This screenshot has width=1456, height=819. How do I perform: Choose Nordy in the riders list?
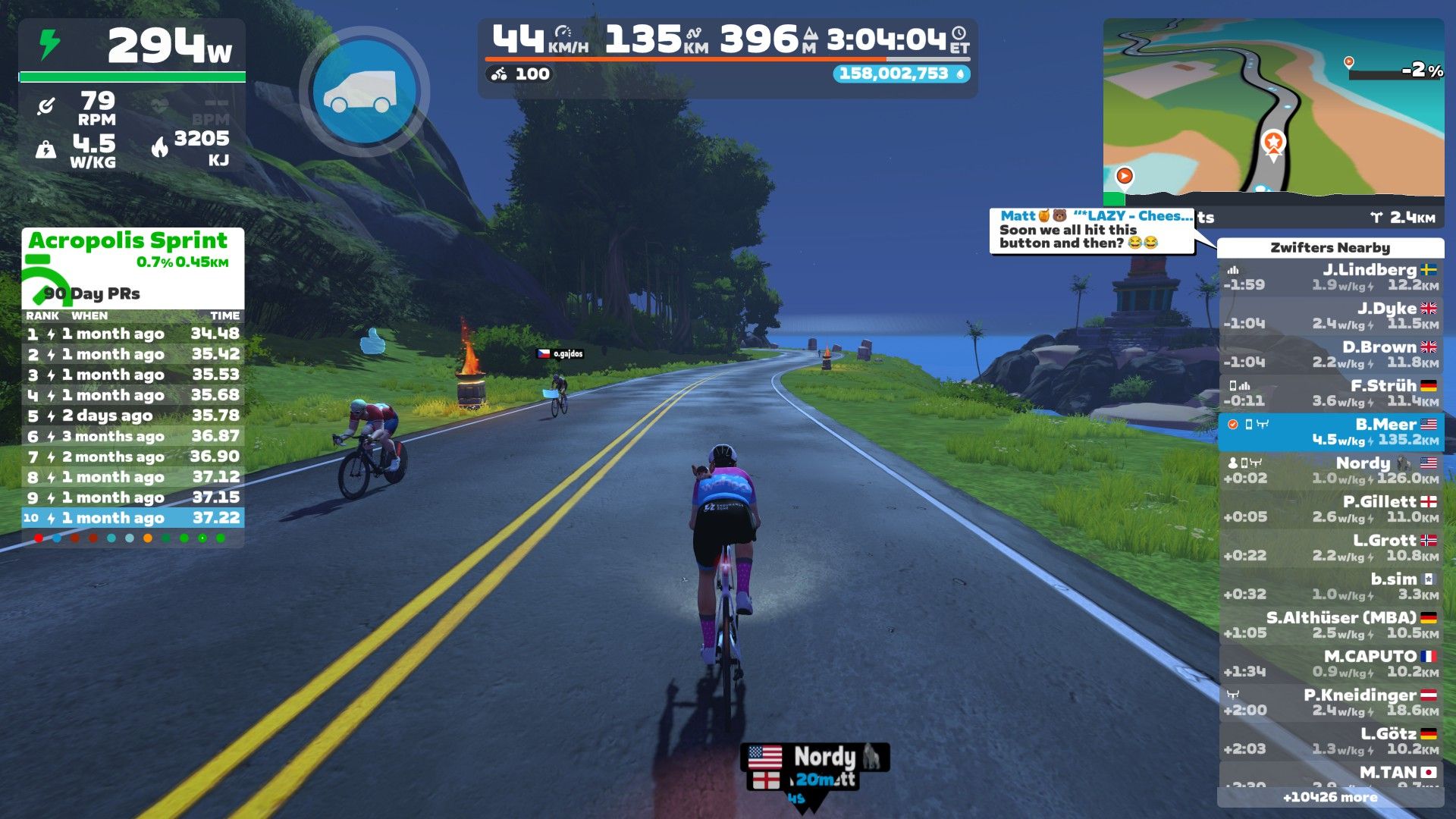tap(1330, 471)
